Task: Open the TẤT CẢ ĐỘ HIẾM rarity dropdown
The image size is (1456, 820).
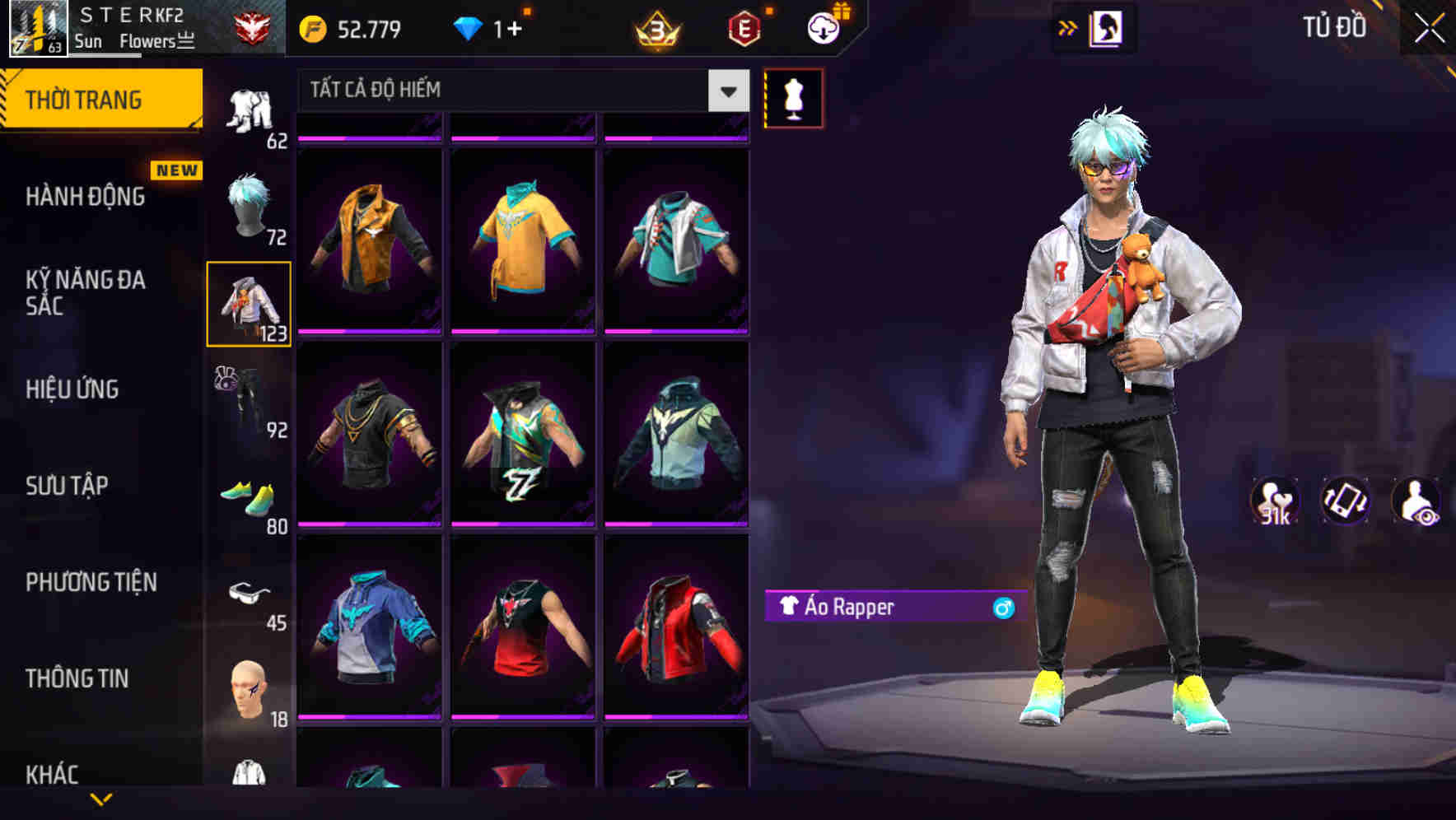Action: point(519,91)
